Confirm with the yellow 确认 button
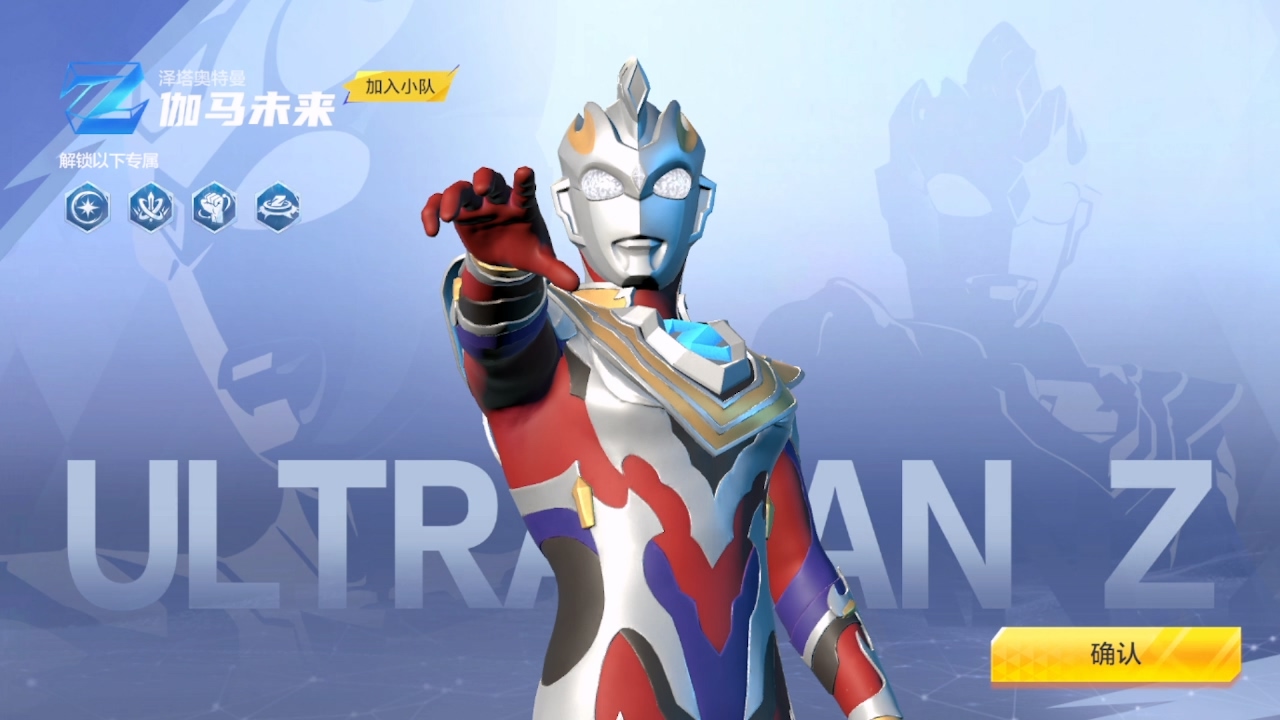Viewport: 1280px width, 720px height. [1115, 655]
